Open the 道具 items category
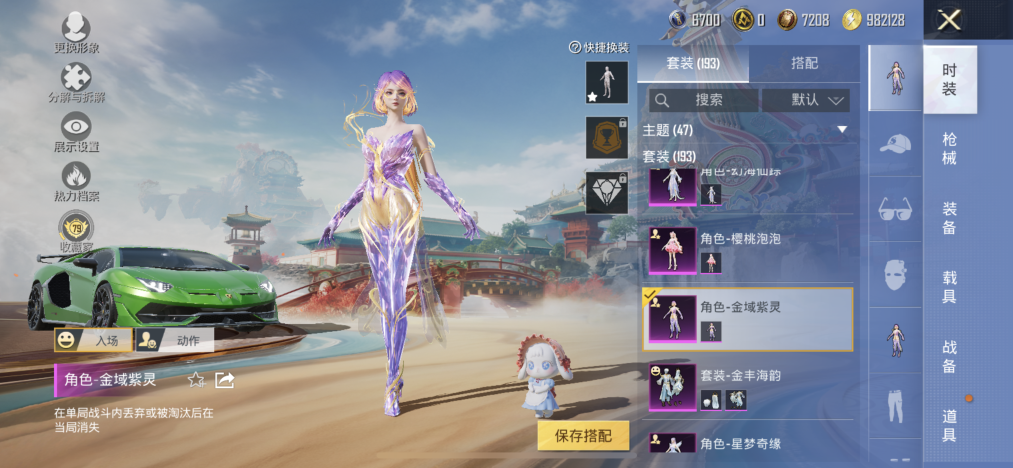This screenshot has height=468, width=1013. click(x=949, y=425)
